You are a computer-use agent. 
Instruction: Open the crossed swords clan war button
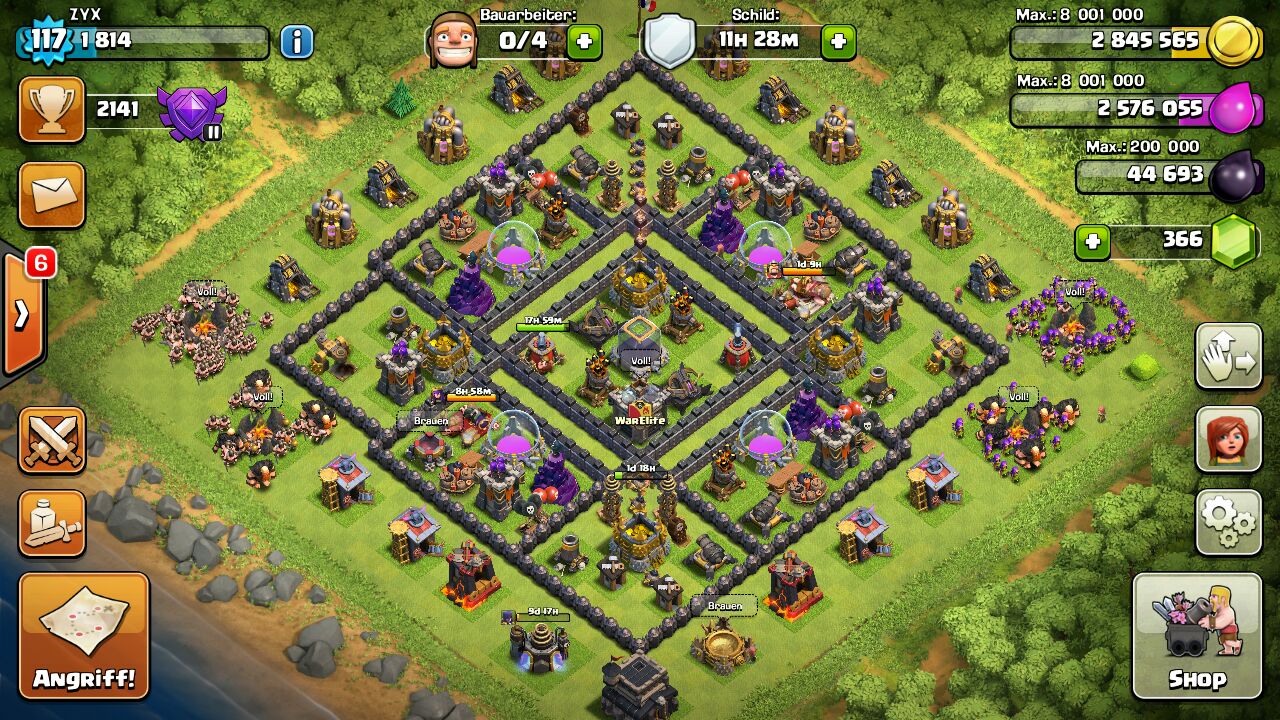point(52,440)
